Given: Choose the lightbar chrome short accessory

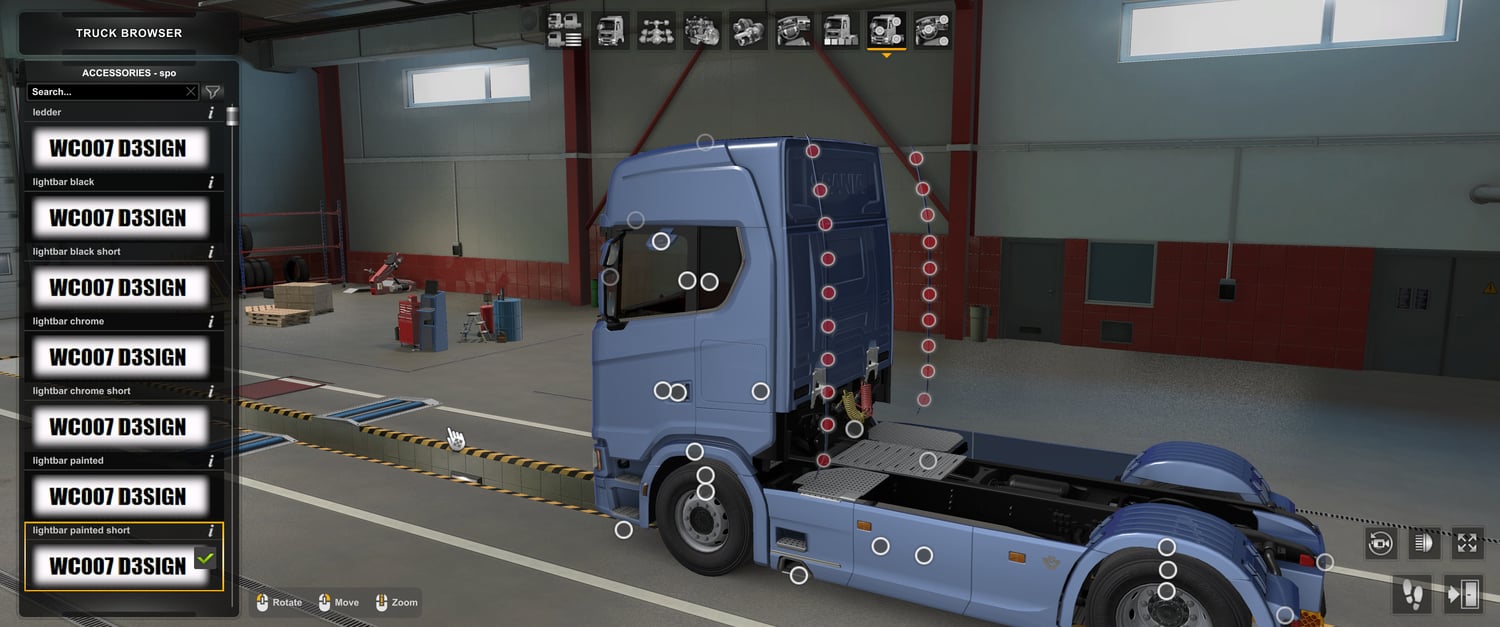Looking at the screenshot, I should coord(119,427).
